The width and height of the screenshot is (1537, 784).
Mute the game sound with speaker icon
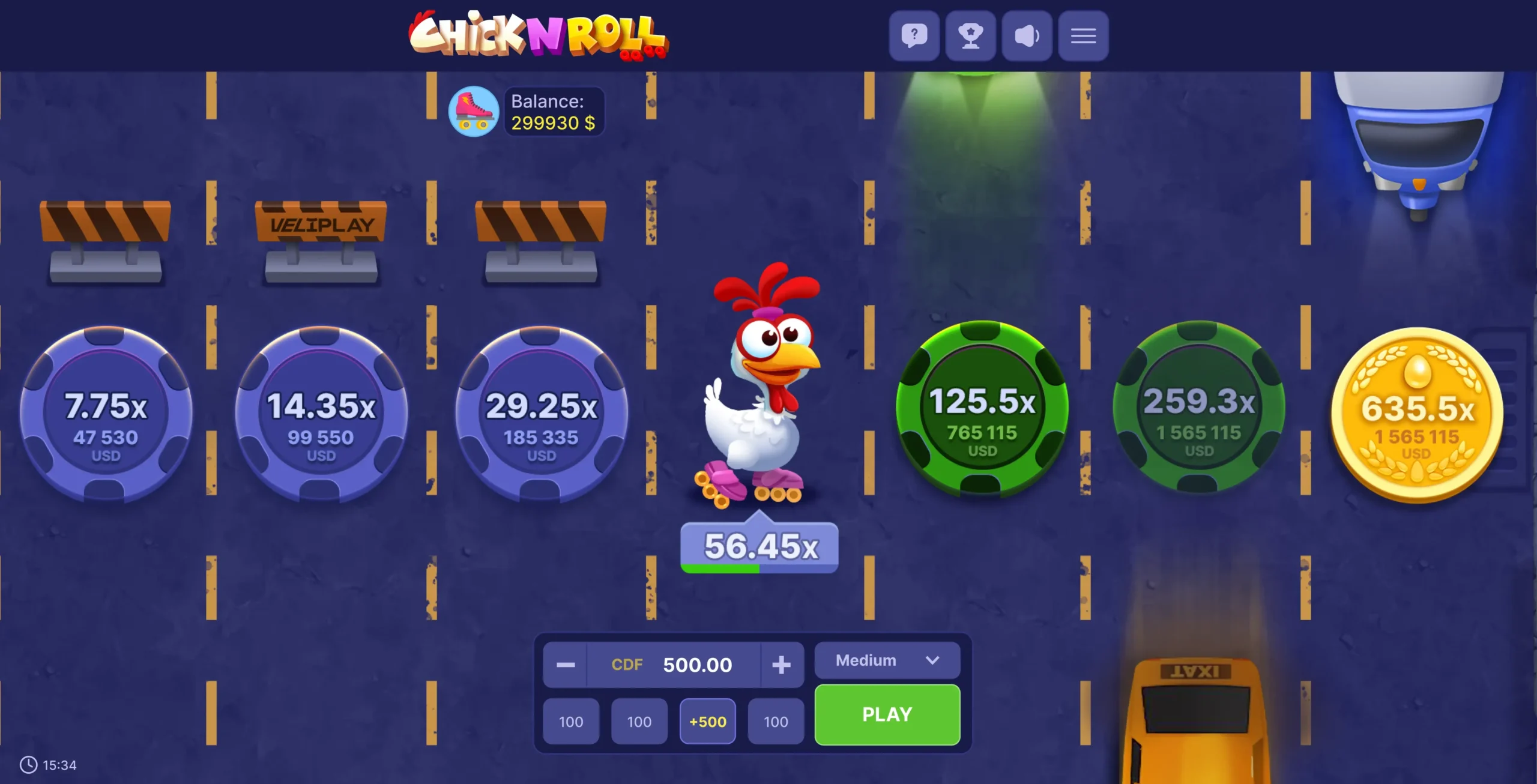click(1027, 35)
